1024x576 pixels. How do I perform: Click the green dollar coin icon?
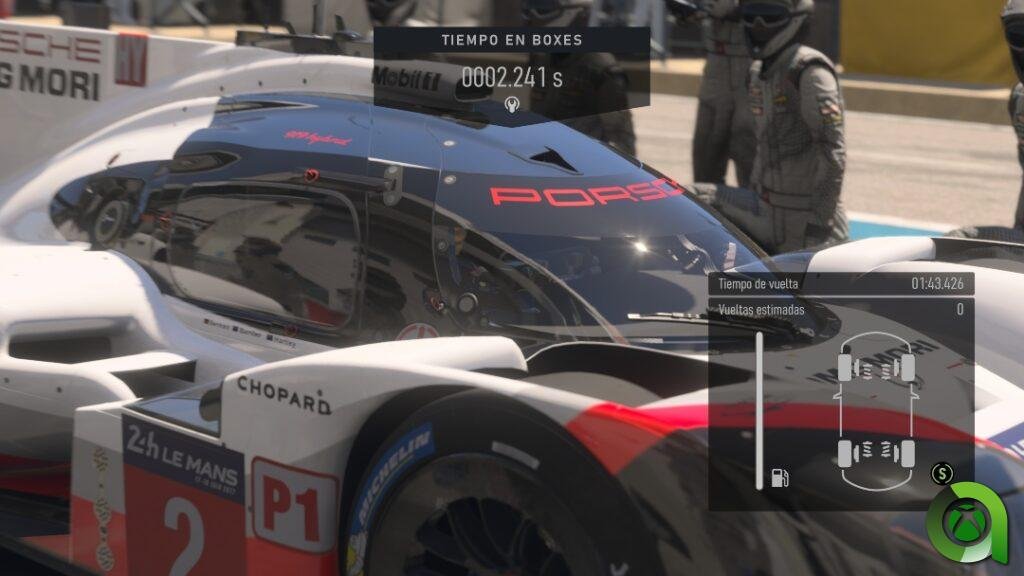pos(941,473)
